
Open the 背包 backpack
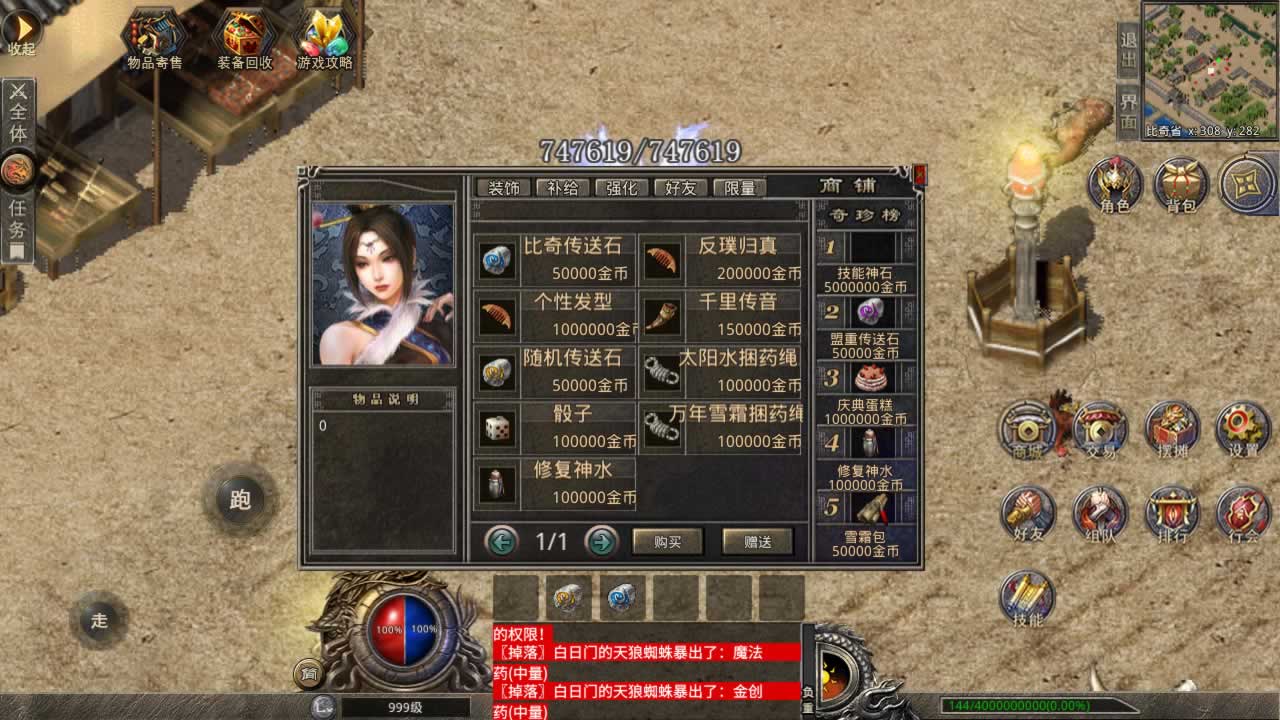pos(1180,186)
